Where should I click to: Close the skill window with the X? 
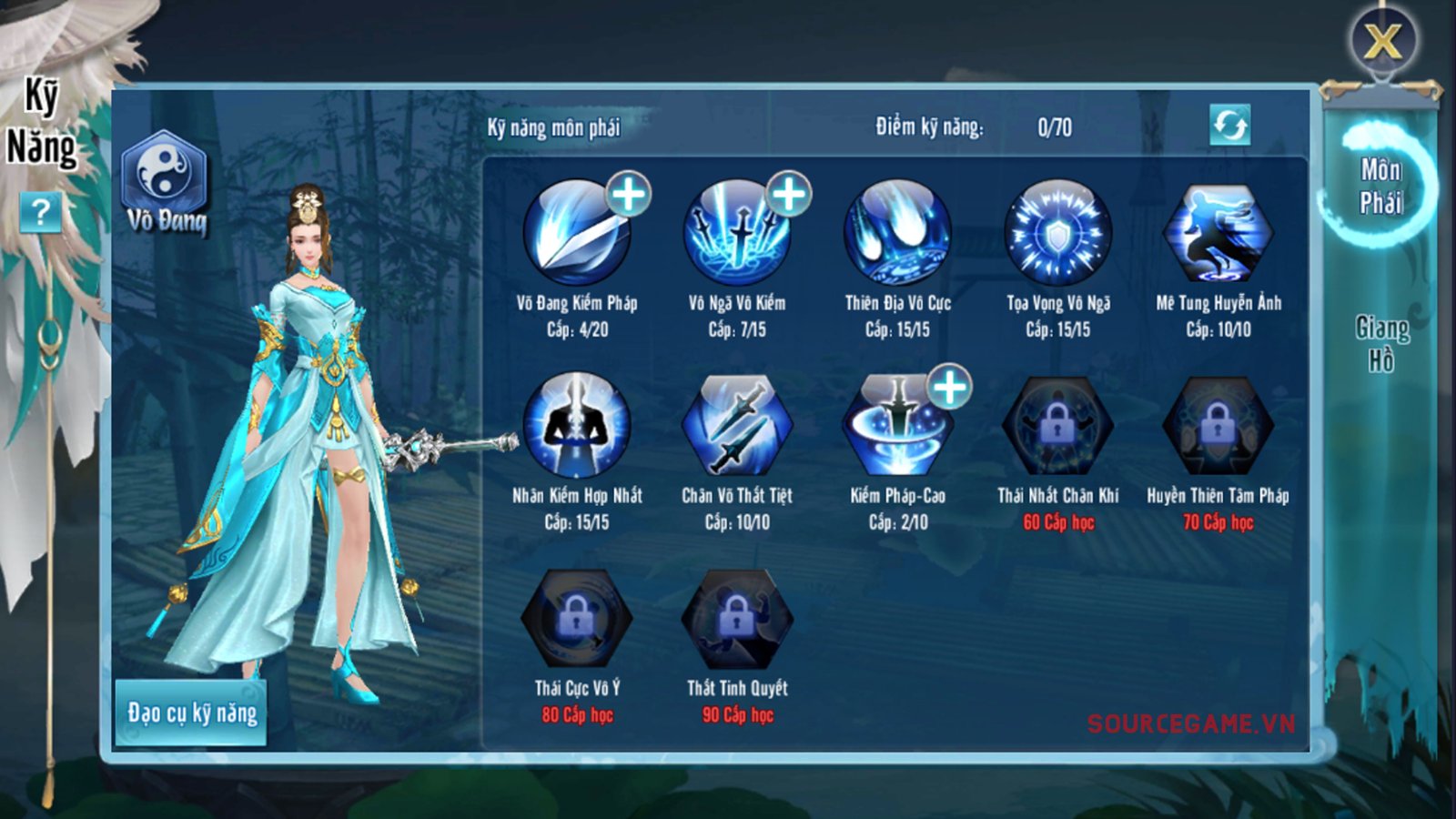coord(1382,41)
